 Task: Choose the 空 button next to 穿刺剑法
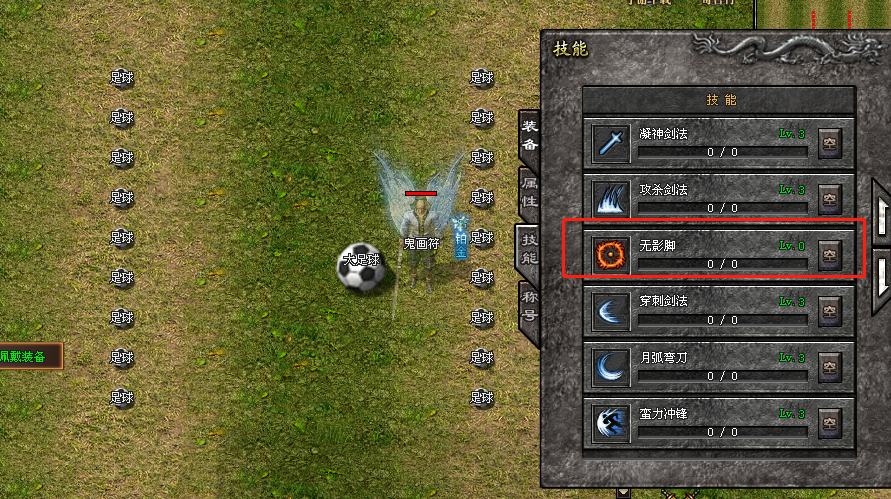(829, 310)
